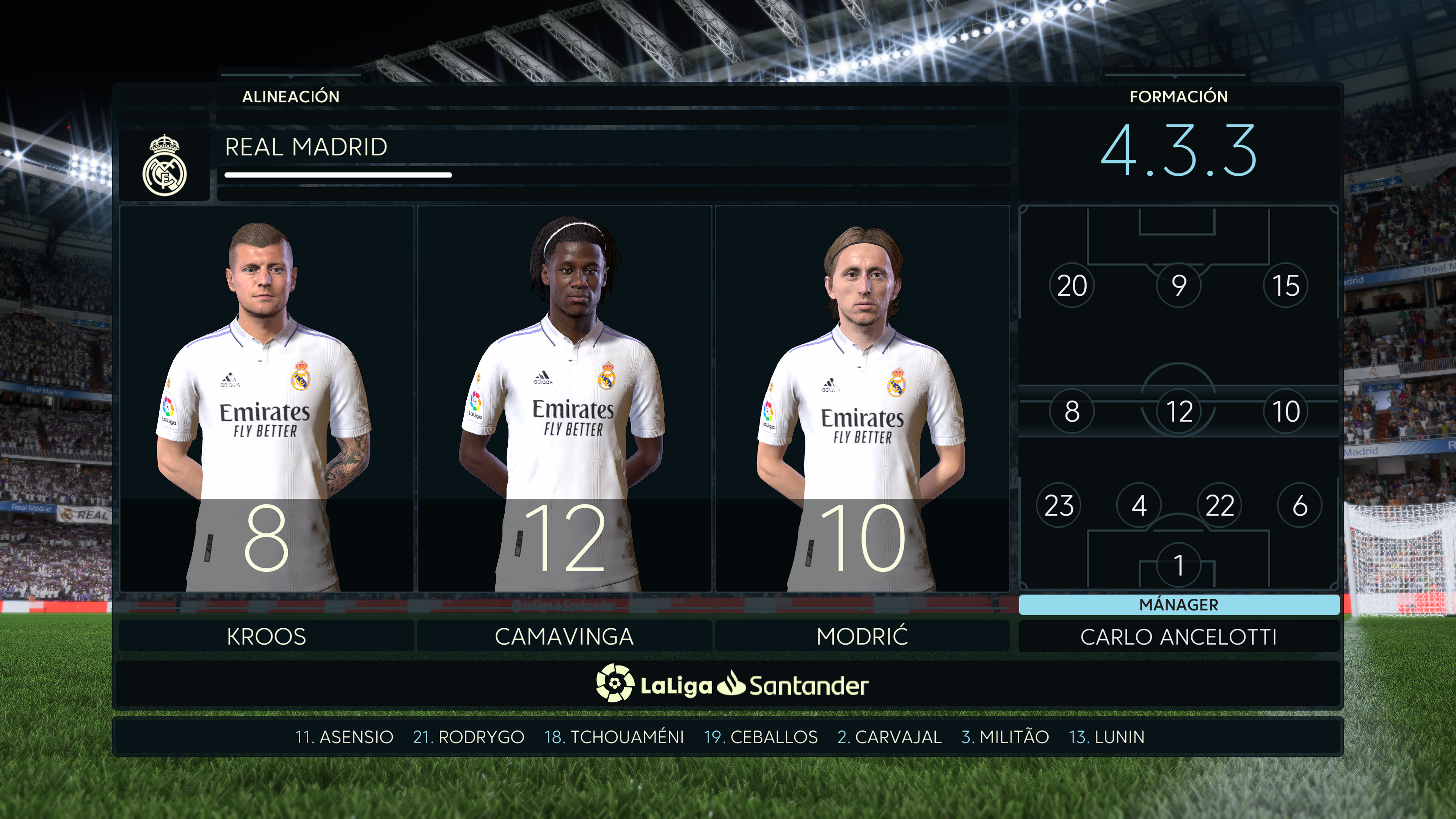Choose the Modrić player card
The image size is (1456, 819).
862,399
